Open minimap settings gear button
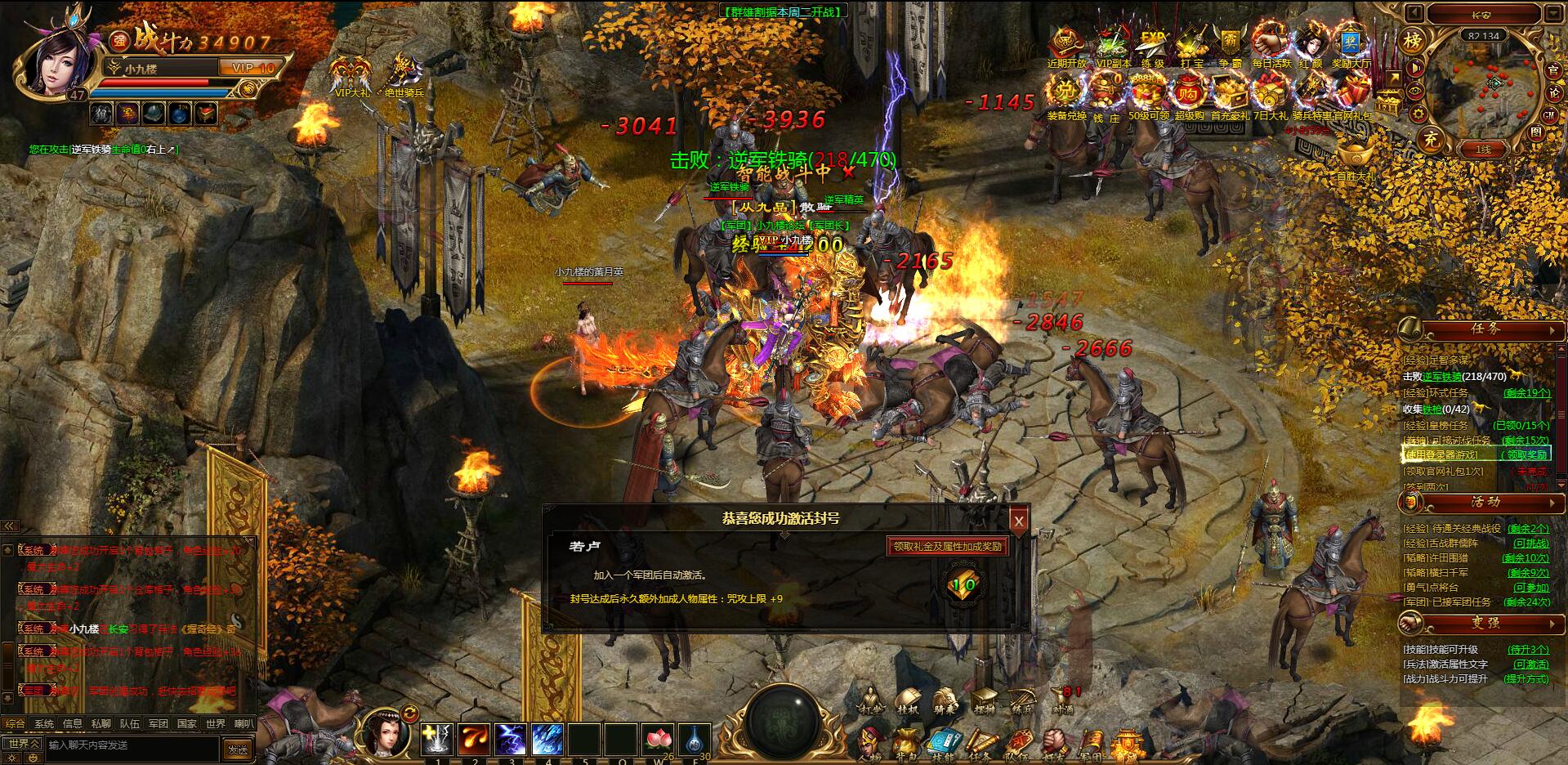1568x765 pixels. tap(1418, 114)
